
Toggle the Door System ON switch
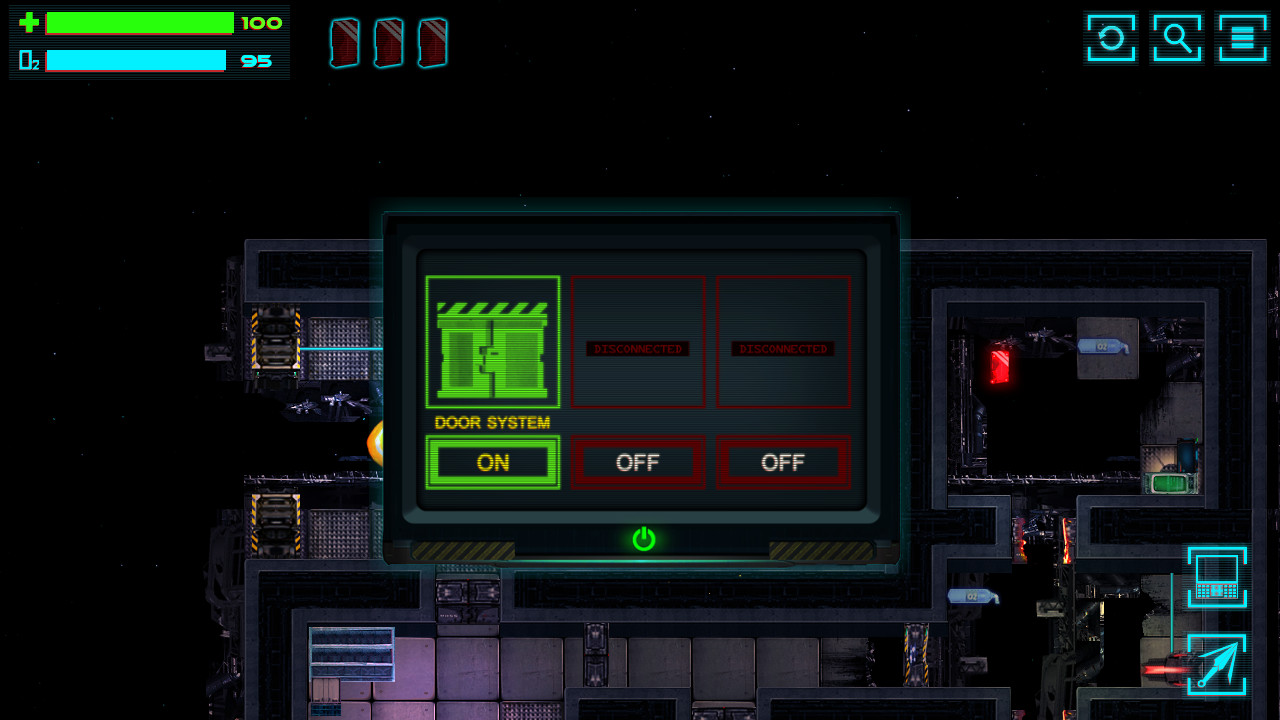point(492,462)
